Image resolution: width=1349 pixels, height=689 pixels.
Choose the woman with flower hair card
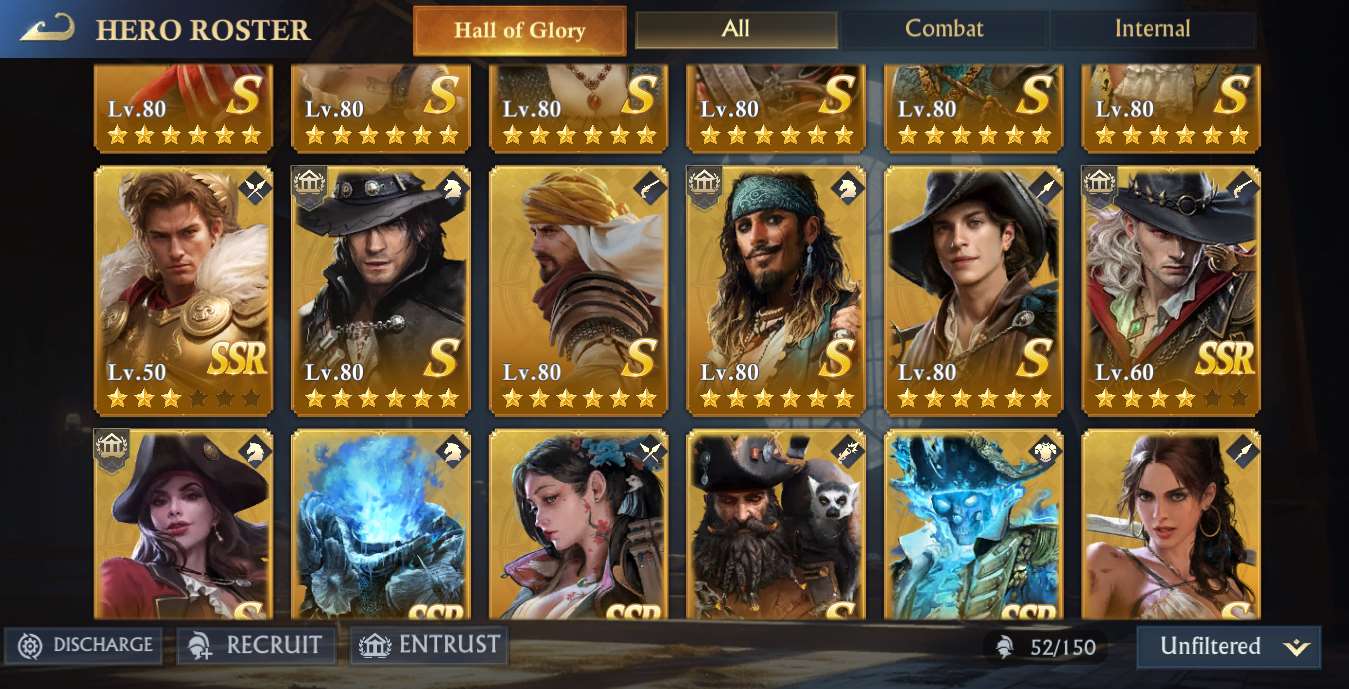[x=578, y=525]
